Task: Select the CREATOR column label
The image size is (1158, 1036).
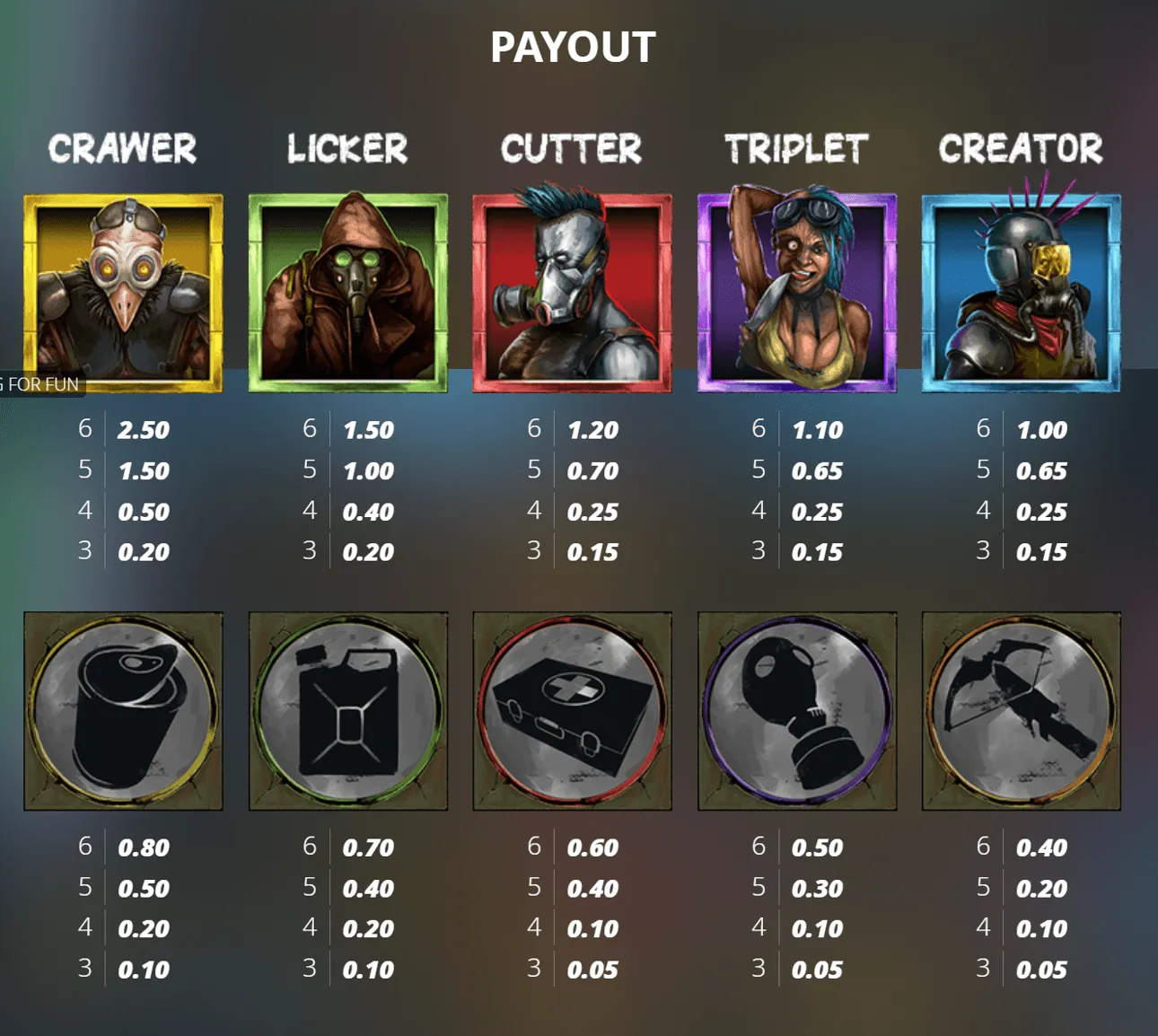Action: point(1022,149)
